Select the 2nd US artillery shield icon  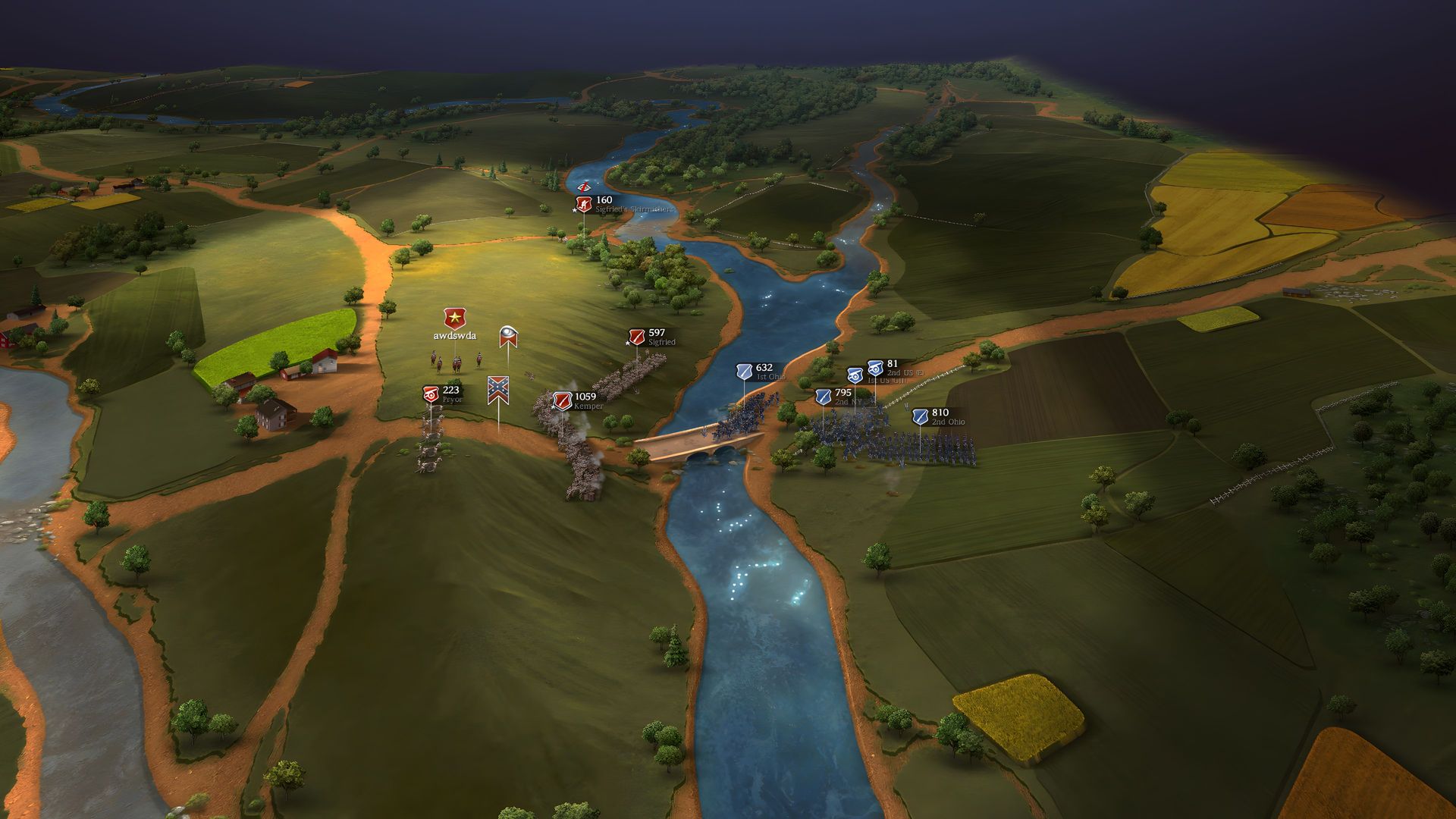coord(875,369)
